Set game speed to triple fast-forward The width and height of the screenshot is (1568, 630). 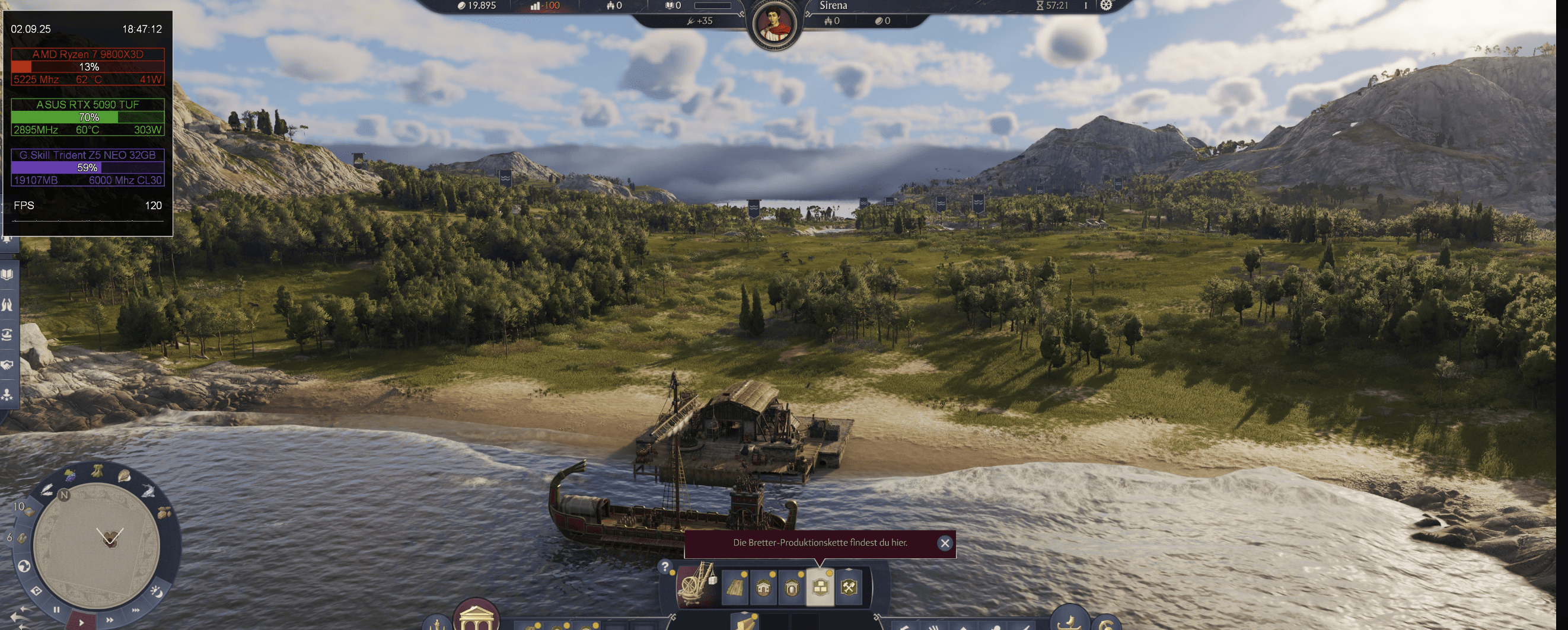pyautogui.click(x=135, y=609)
